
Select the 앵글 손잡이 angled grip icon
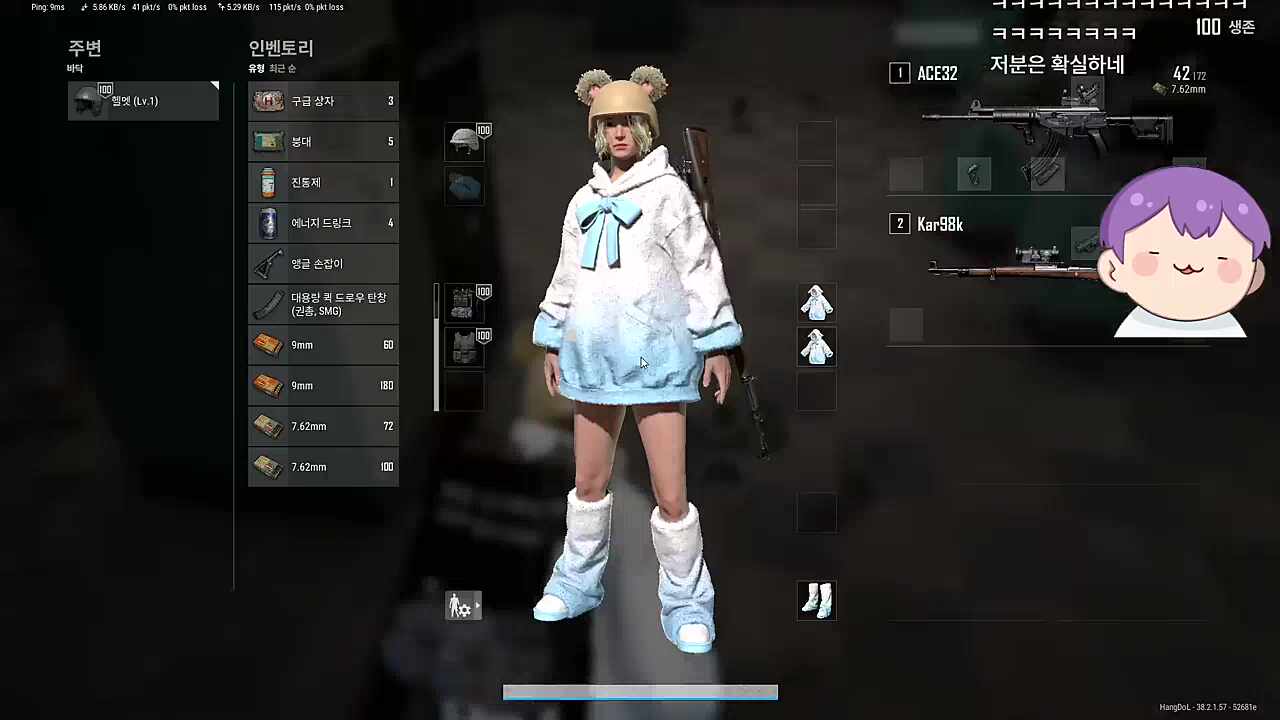pyautogui.click(x=268, y=263)
